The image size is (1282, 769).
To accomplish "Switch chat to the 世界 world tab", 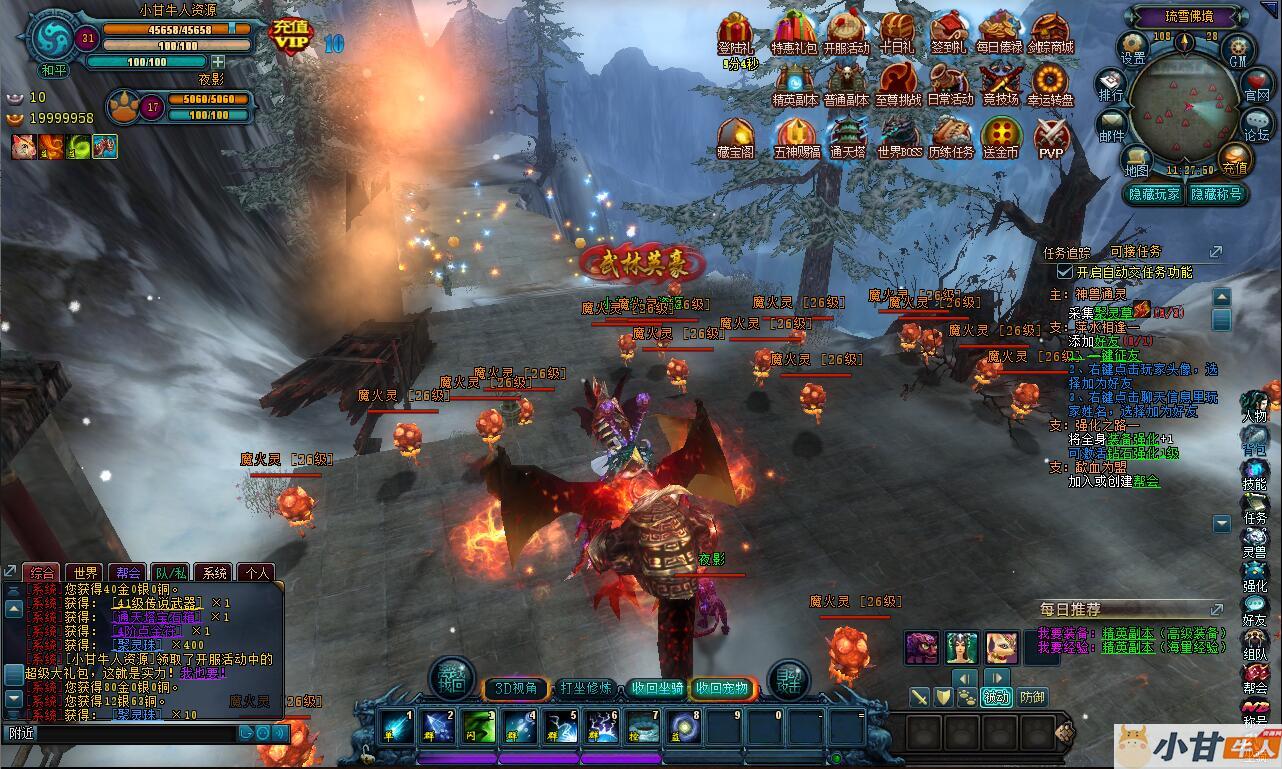I will [x=86, y=573].
